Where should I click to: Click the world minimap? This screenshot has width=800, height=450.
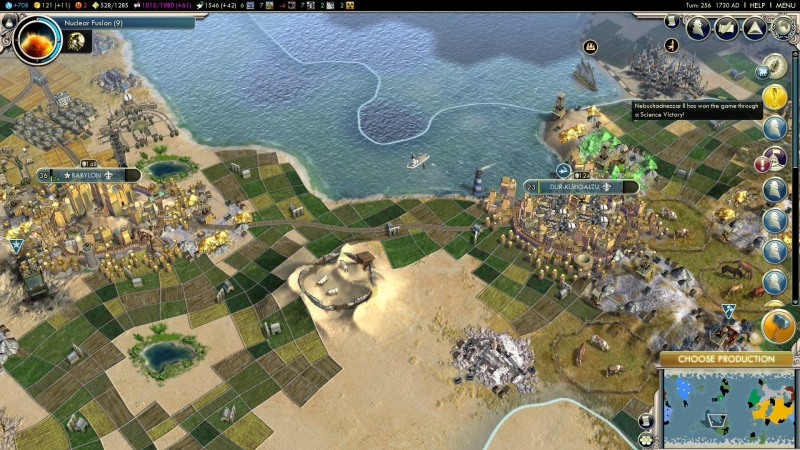727,405
